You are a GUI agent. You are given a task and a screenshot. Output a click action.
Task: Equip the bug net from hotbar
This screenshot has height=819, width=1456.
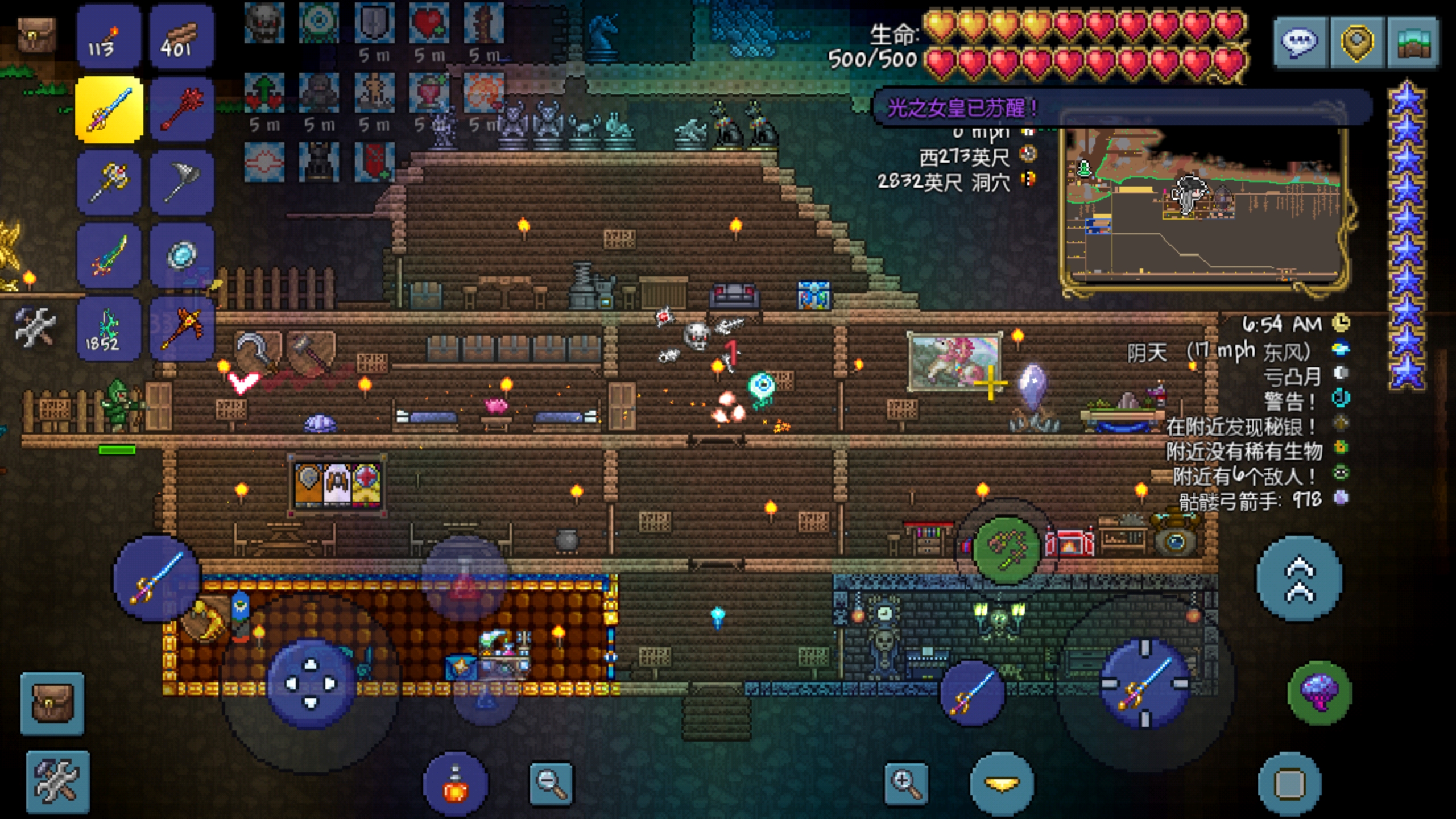tap(181, 182)
